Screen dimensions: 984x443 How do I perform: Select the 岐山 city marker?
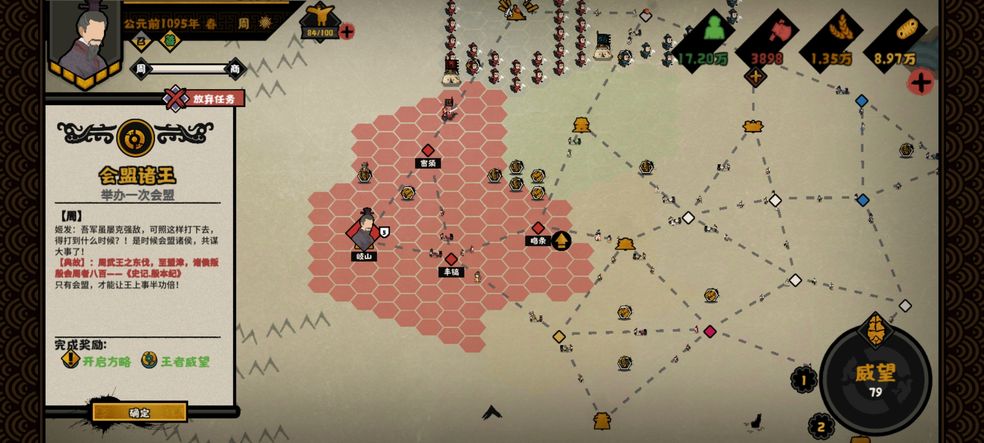point(365,232)
